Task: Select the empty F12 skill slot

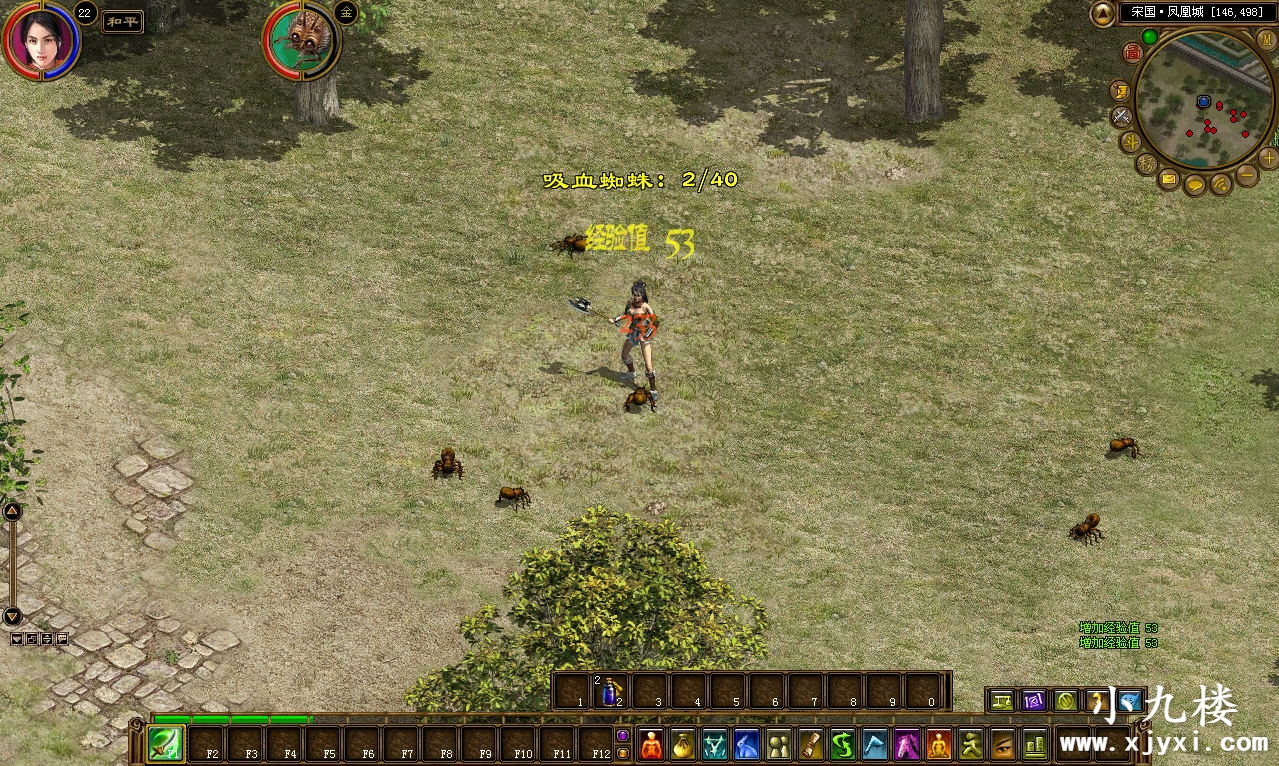Action: (596, 745)
